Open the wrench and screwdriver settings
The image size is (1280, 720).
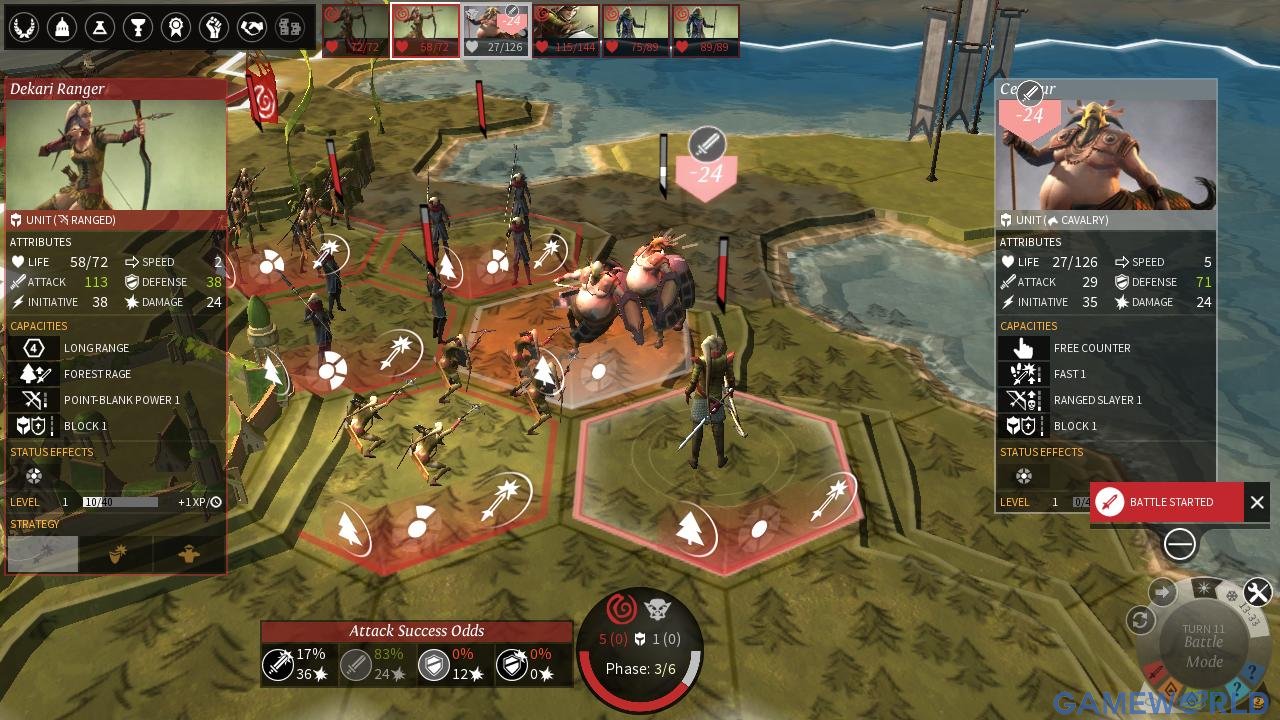(x=1258, y=593)
